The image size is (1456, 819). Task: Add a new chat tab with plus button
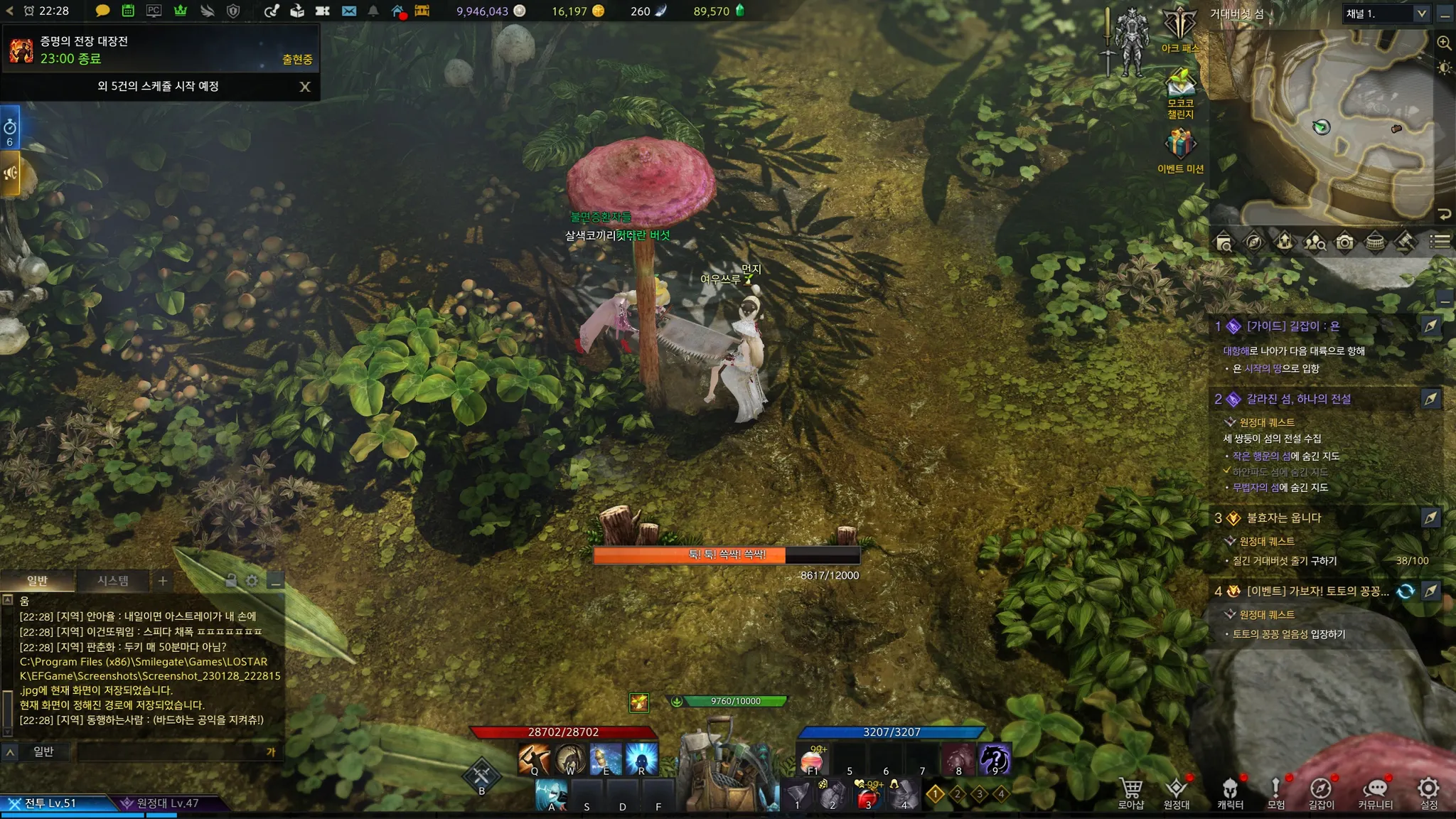(x=163, y=581)
